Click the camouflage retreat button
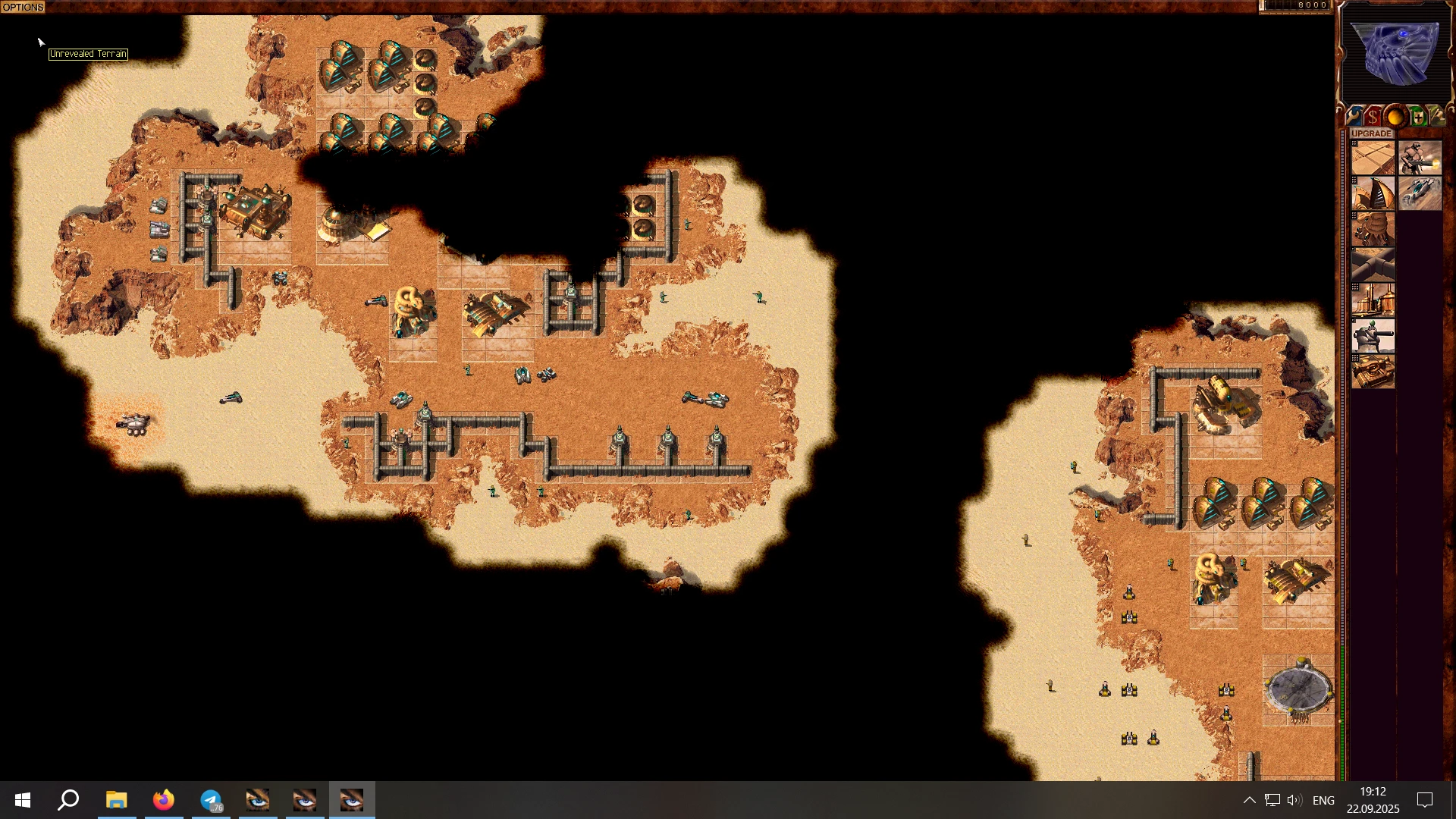This screenshot has height=819, width=1456. (x=1437, y=118)
